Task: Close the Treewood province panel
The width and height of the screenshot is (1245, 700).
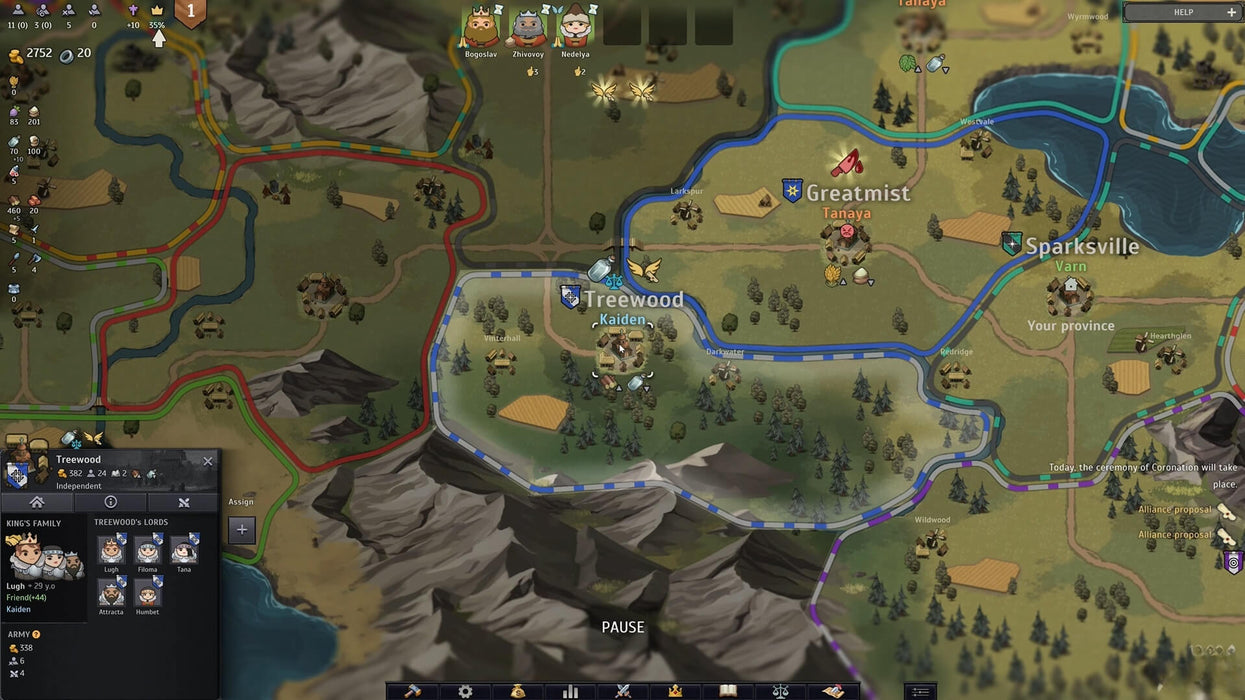Action: [208, 461]
